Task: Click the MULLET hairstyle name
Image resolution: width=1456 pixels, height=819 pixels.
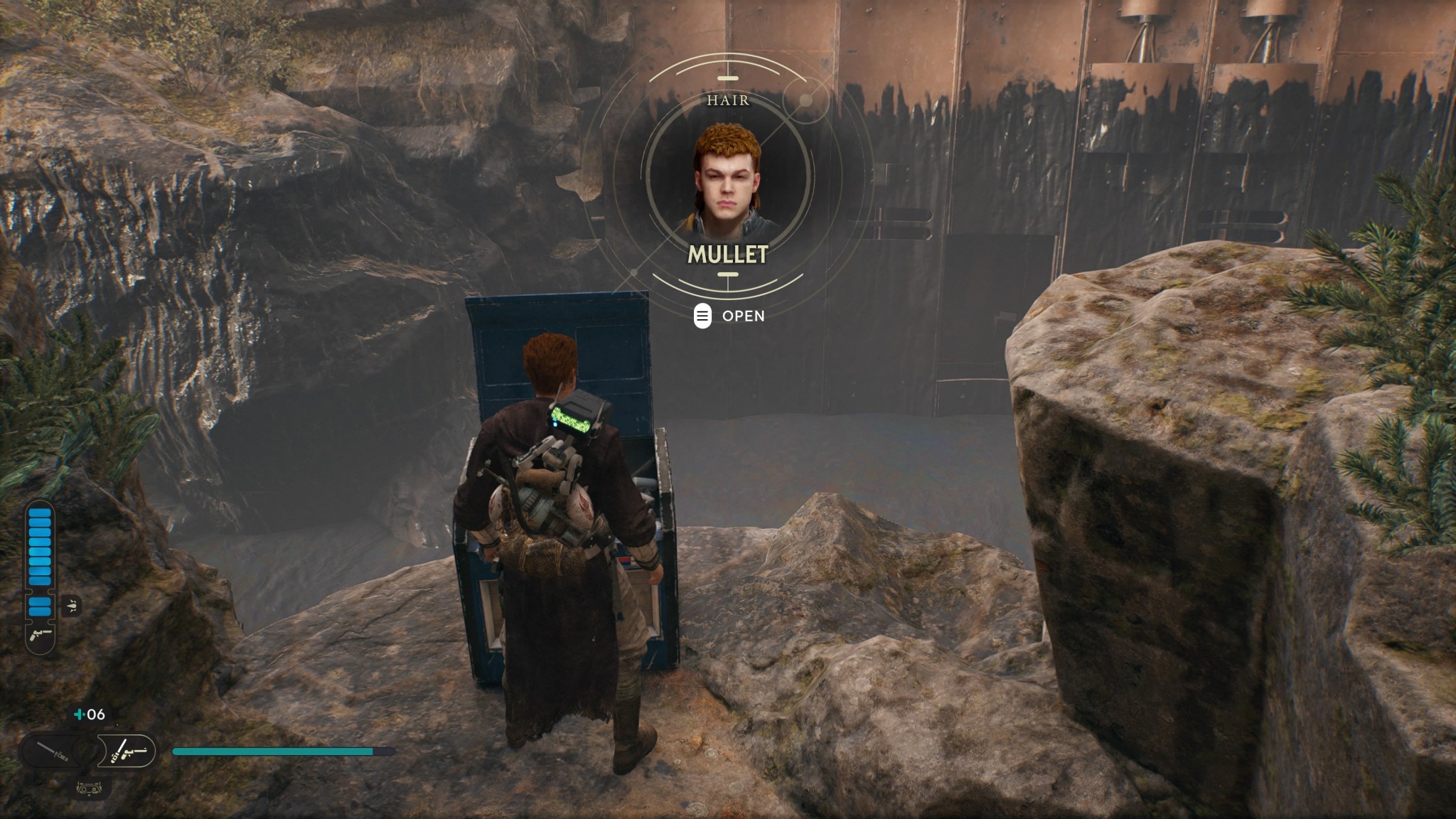Action: pos(727,253)
